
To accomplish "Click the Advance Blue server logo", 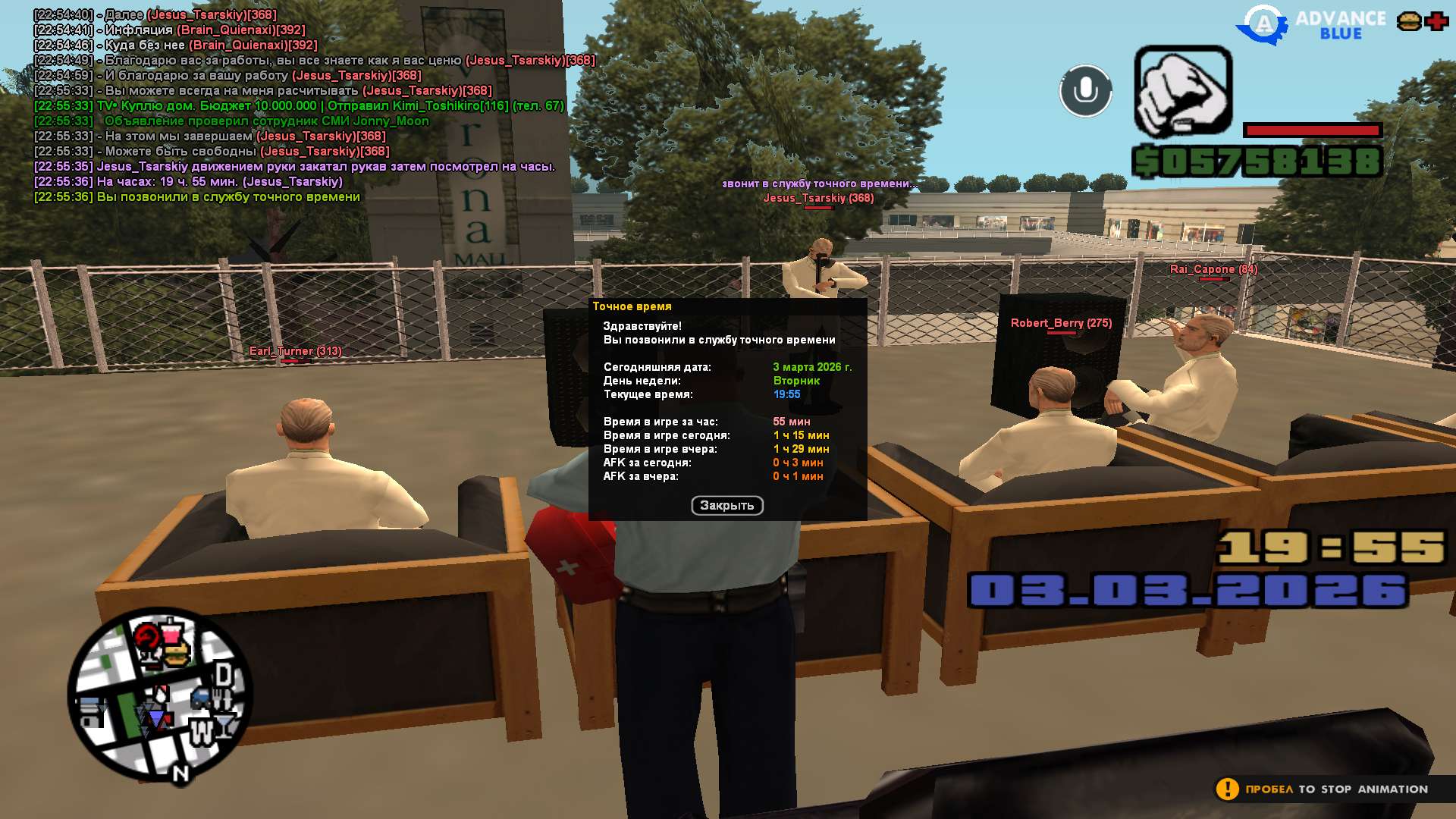I will point(1310,25).
